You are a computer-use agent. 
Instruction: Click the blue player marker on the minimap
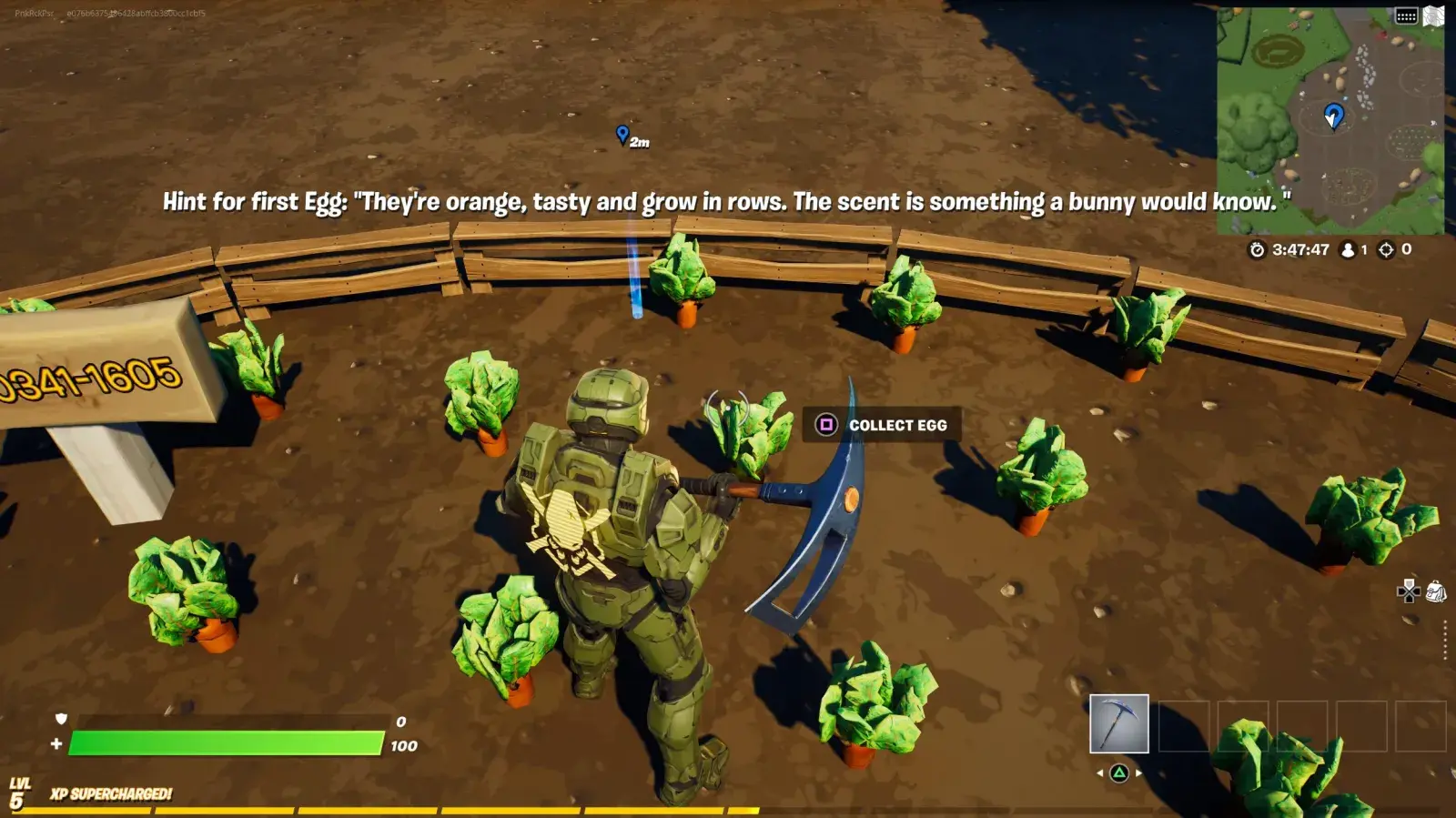pyautogui.click(x=1334, y=116)
